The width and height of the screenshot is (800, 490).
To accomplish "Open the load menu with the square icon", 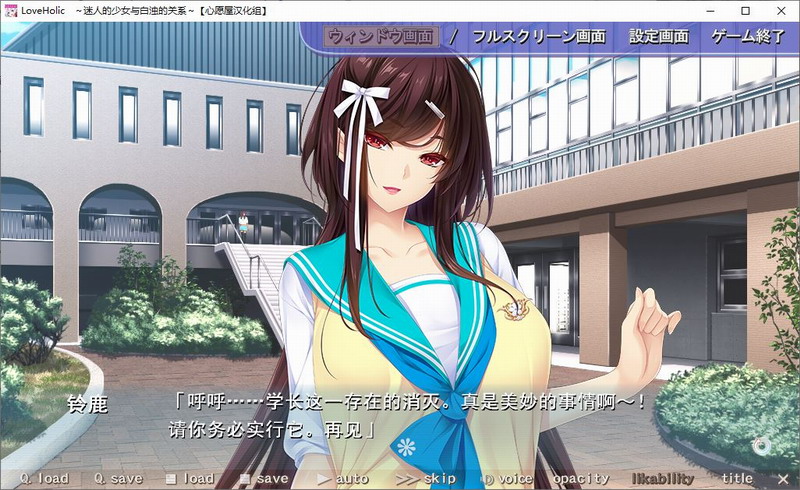I will (x=190, y=479).
